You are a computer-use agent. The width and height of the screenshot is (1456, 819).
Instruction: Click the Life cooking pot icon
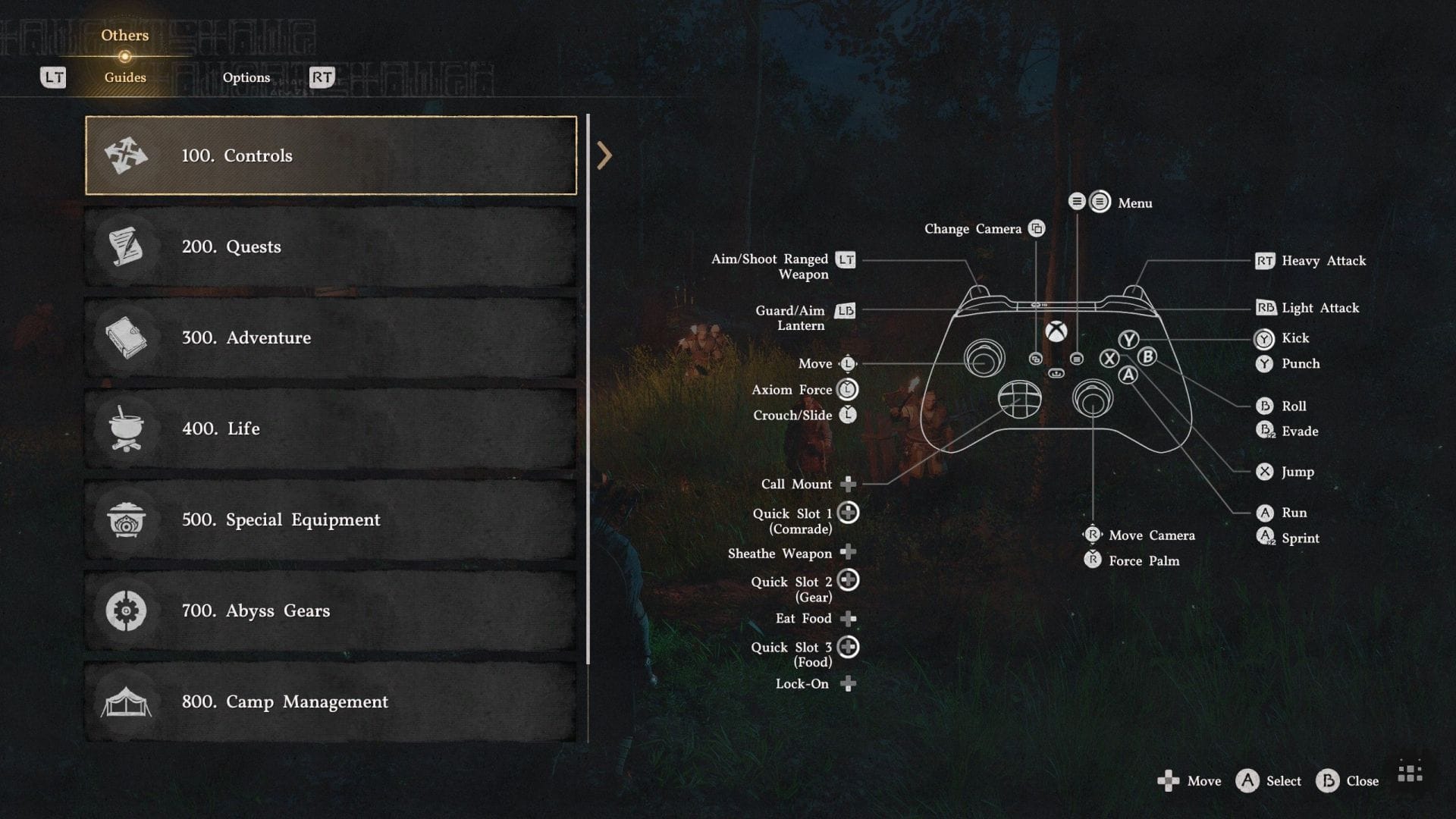coord(125,428)
